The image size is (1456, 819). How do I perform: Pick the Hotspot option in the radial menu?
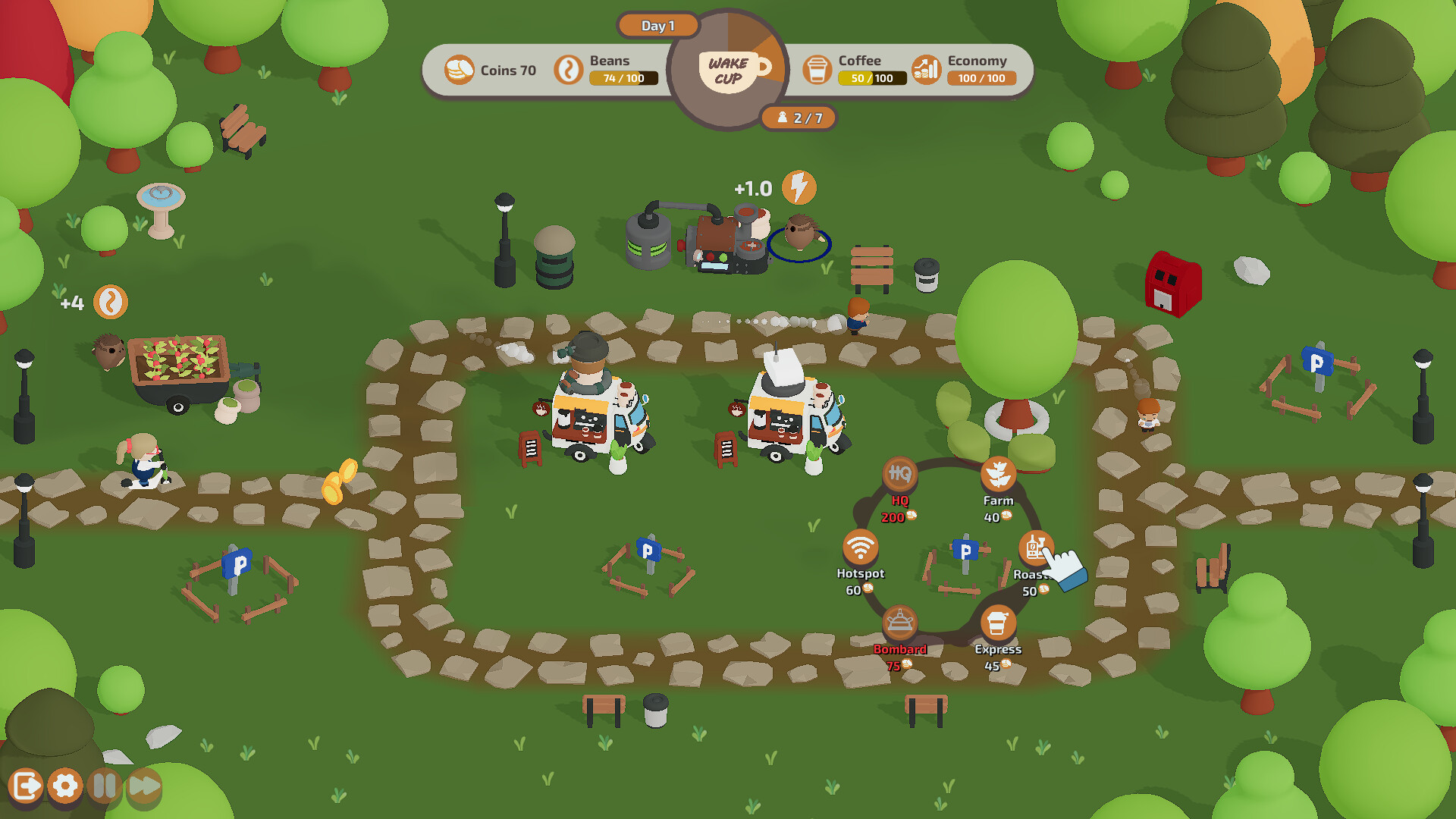[861, 547]
